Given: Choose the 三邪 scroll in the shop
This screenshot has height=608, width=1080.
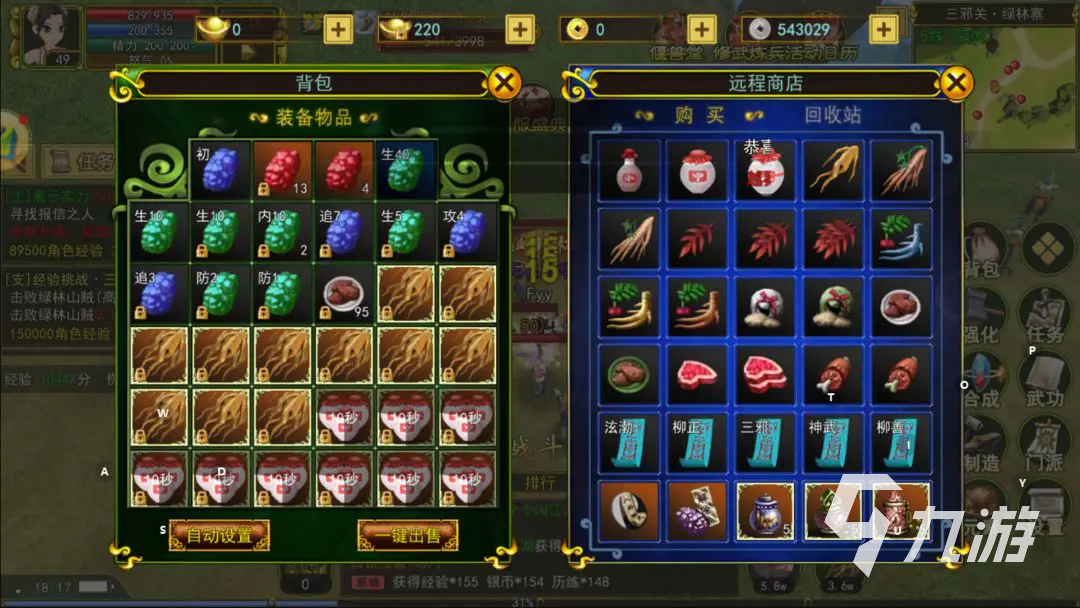Looking at the screenshot, I should (765, 443).
